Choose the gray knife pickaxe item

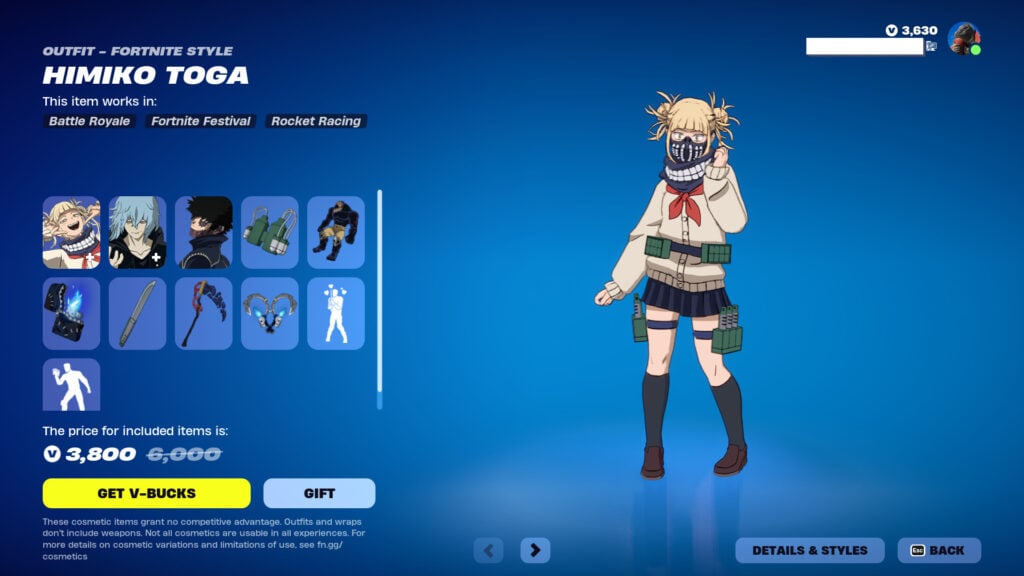pyautogui.click(x=137, y=313)
